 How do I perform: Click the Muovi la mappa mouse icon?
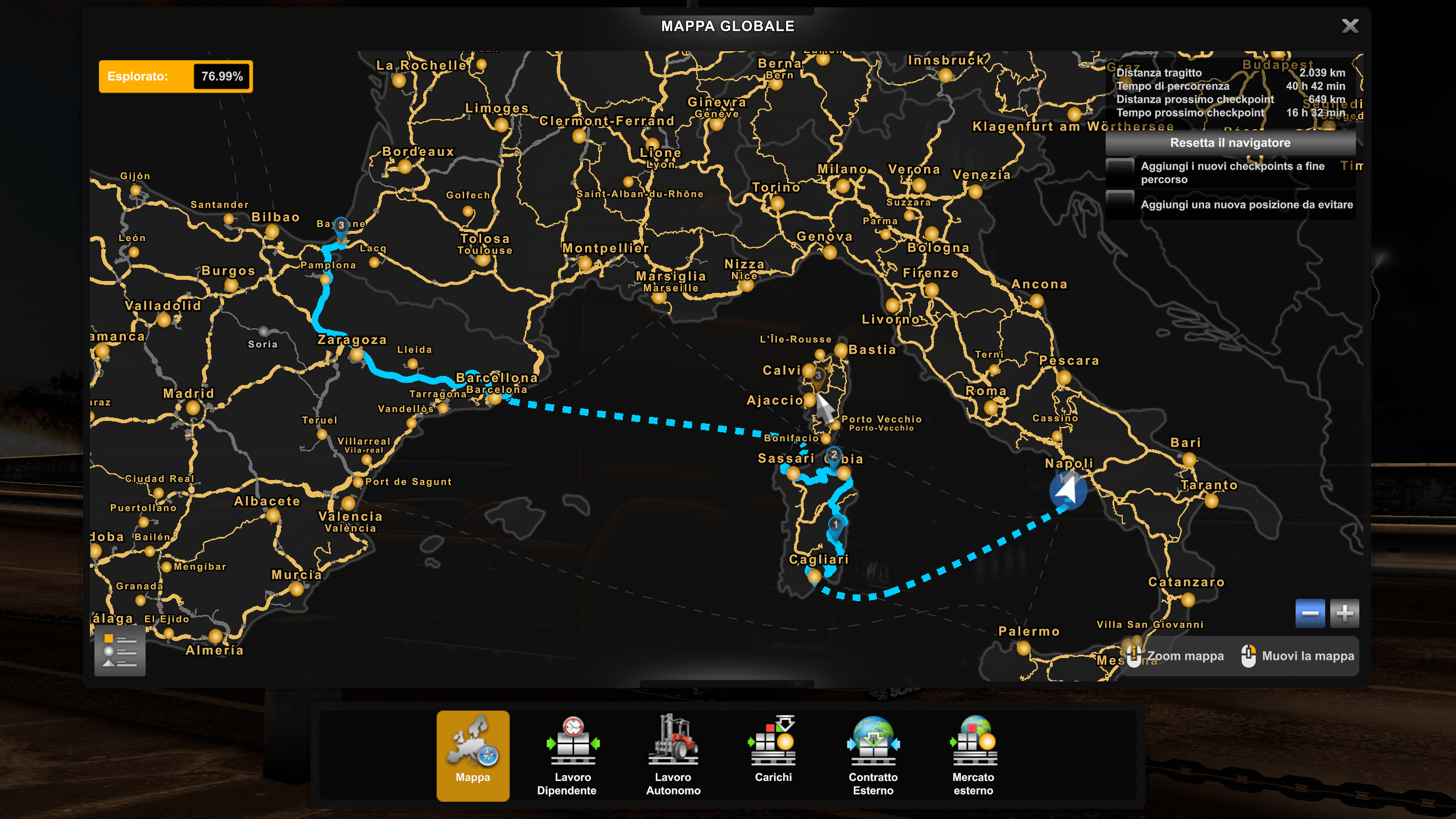[1250, 656]
